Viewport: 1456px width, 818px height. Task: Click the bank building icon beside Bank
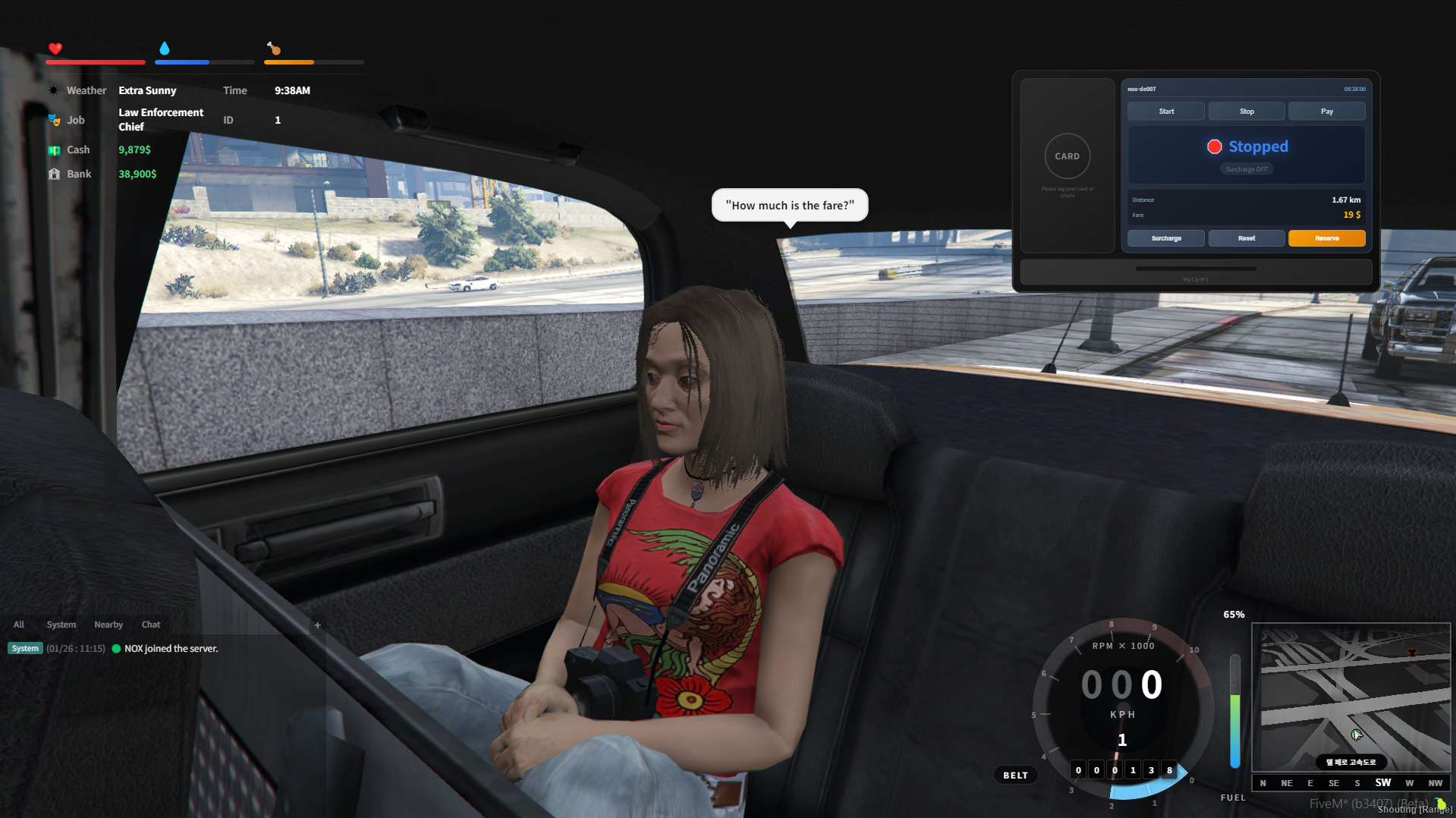point(54,174)
